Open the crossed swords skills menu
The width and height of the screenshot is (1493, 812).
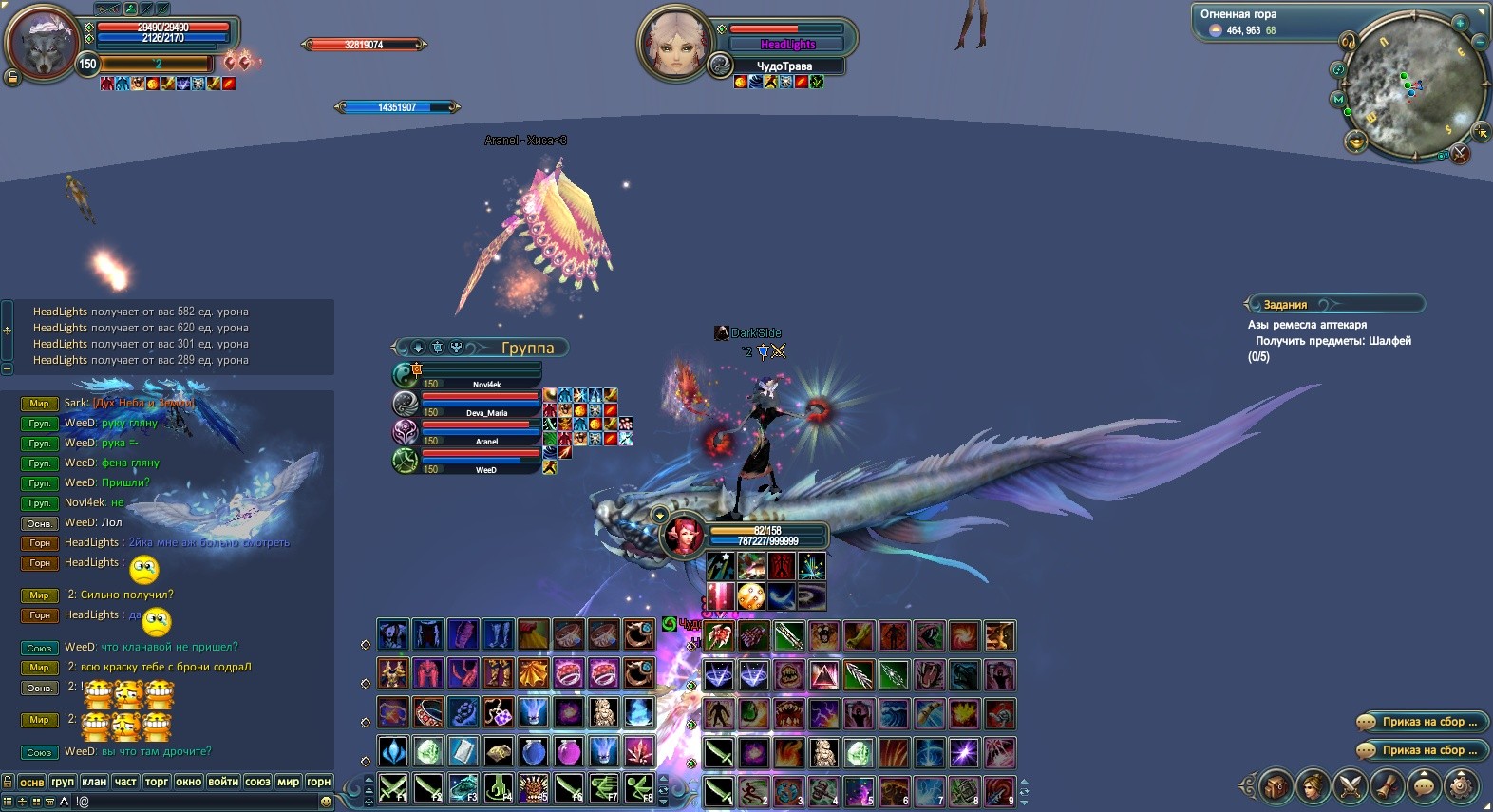pyautogui.click(x=1350, y=785)
